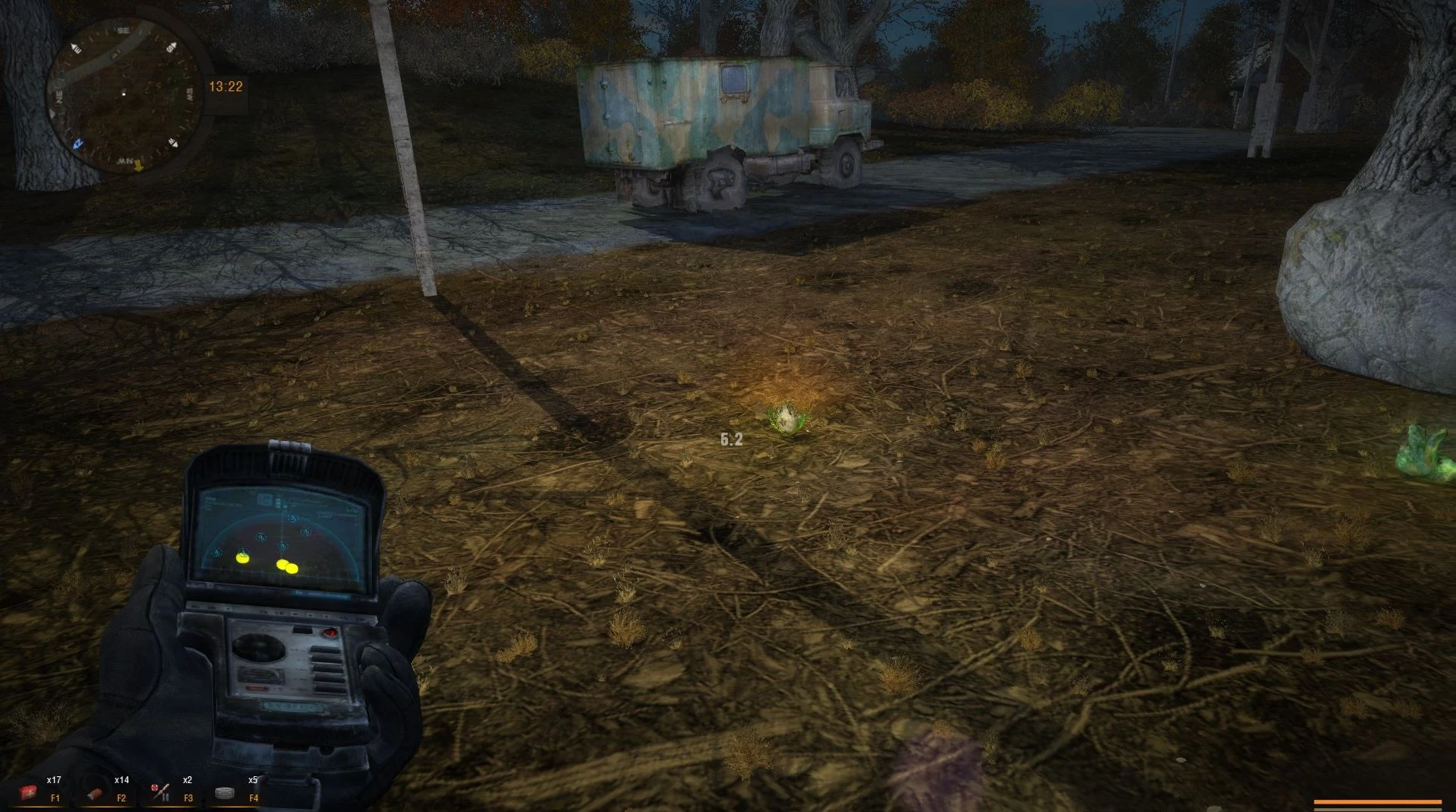Image resolution: width=1456 pixels, height=812 pixels.
Task: Click the NW marking on the compass
Action: tap(126, 160)
